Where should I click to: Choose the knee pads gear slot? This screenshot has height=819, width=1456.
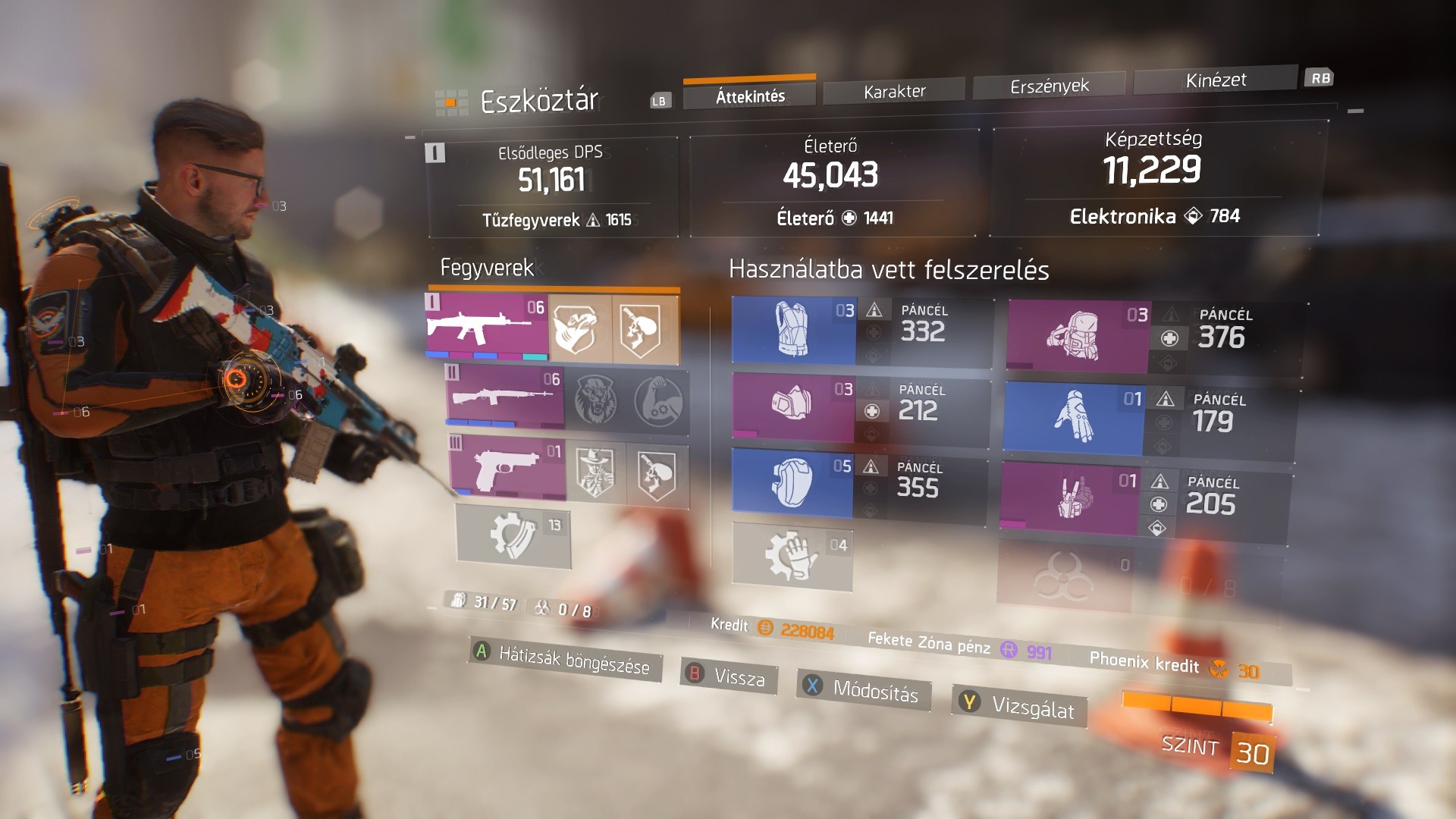(792, 483)
